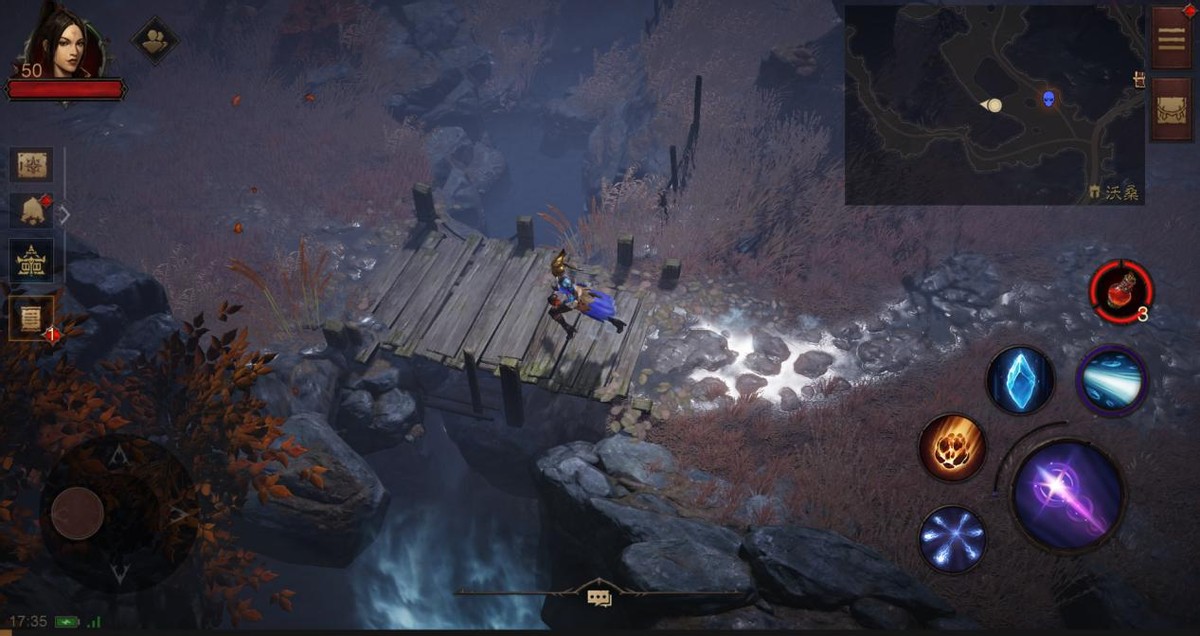
Task: Open the hamburger main menu
Action: tap(1170, 38)
